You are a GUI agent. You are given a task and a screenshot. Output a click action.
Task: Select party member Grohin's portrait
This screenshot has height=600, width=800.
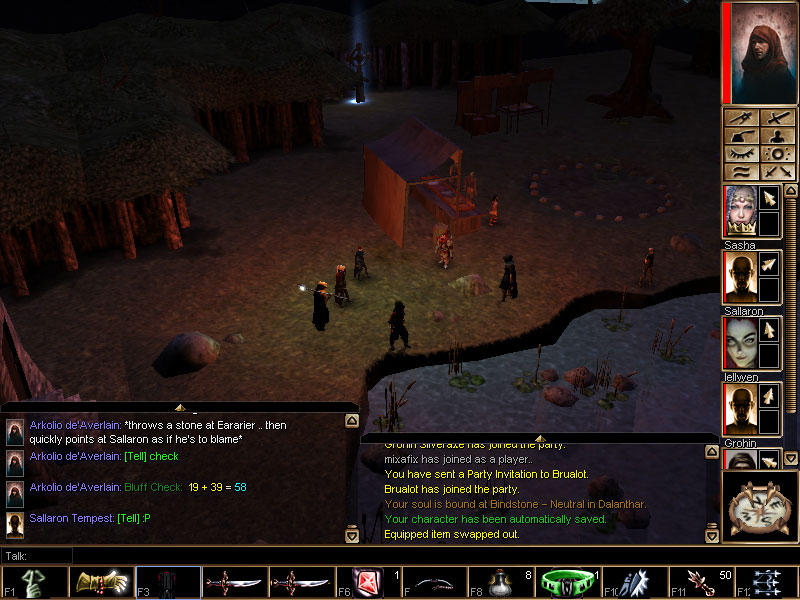click(739, 408)
